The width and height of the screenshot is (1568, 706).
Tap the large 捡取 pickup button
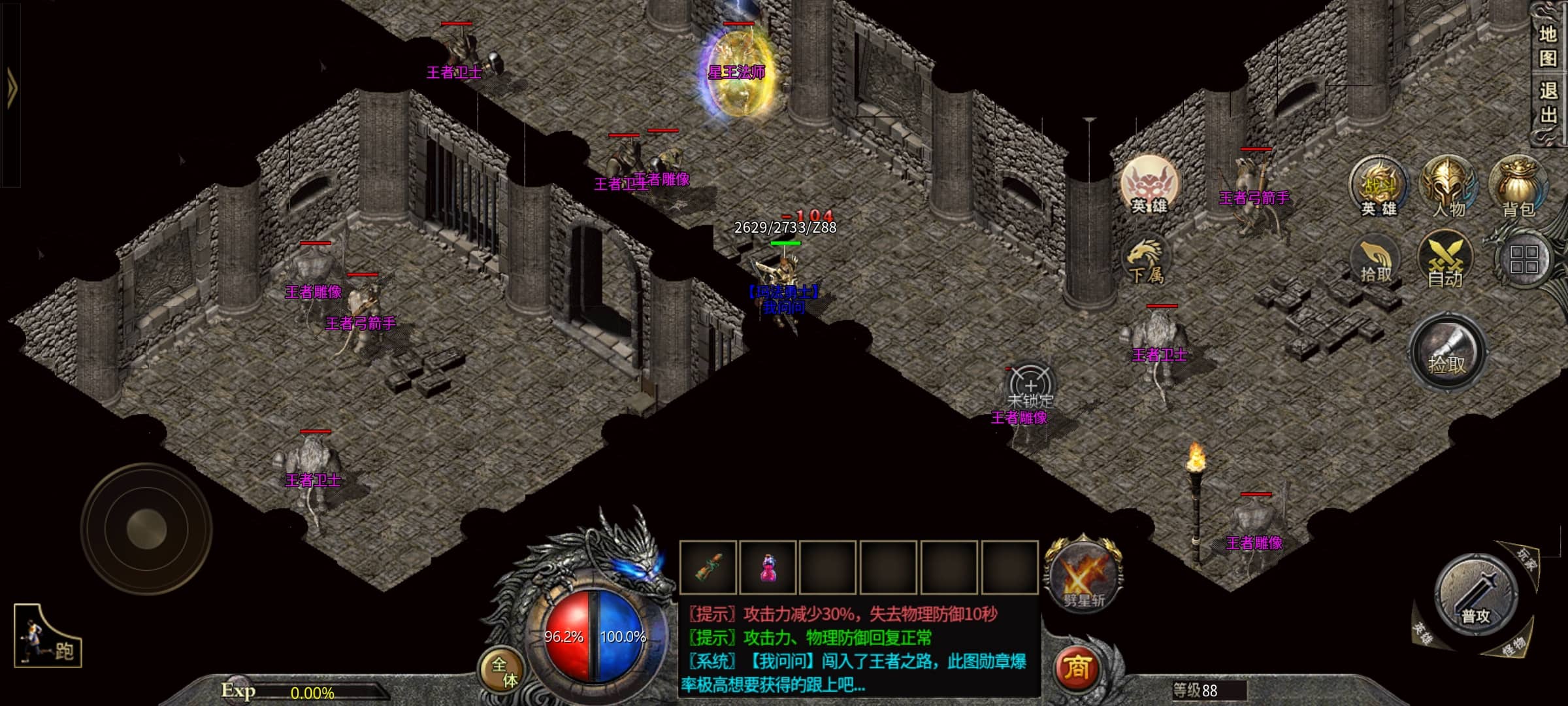click(x=1448, y=354)
